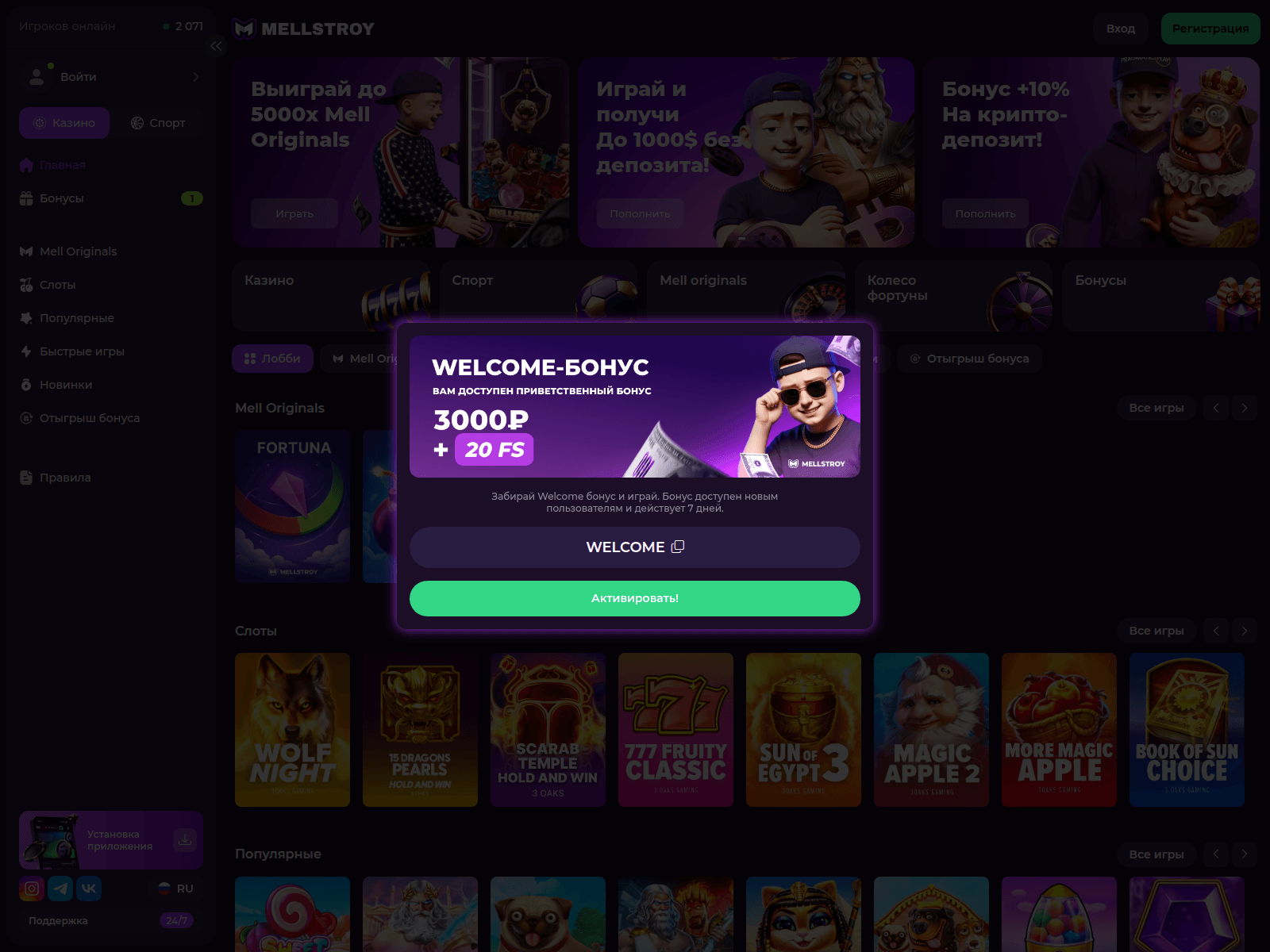Go to Слоты in sidebar
The image size is (1270, 952).
pyautogui.click(x=57, y=285)
